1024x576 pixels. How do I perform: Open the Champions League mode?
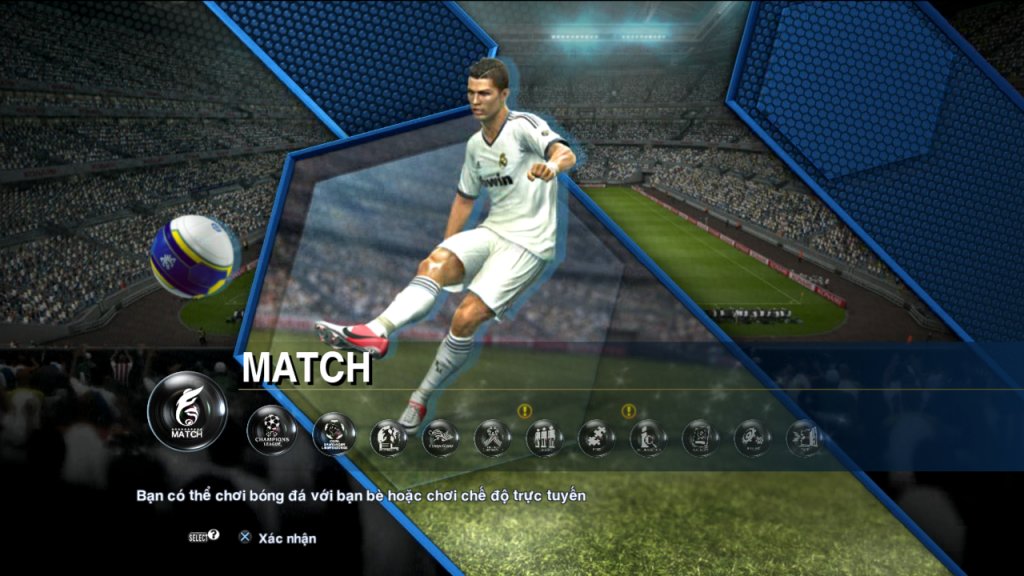coord(271,431)
